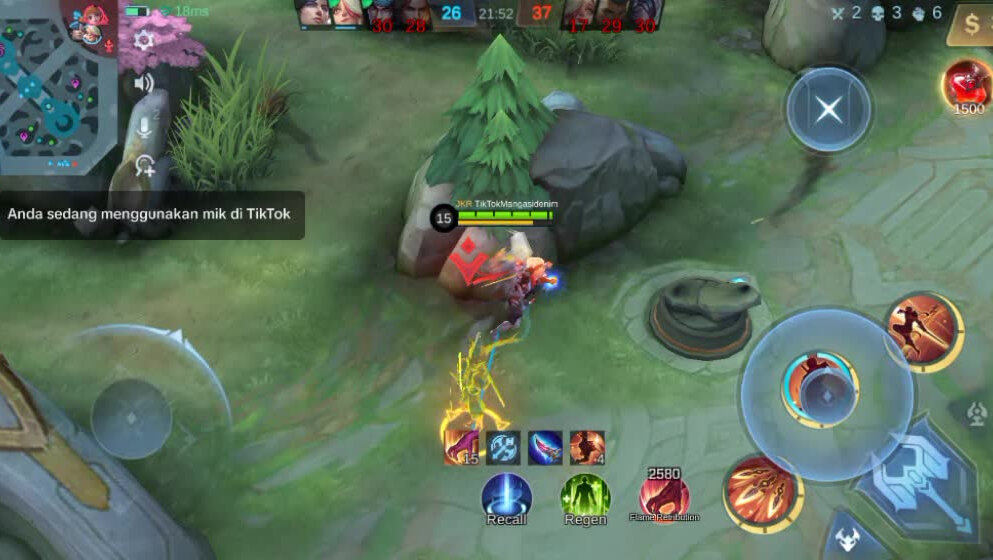Open the add-teammate voice icon
This screenshot has height=560, width=993.
tap(145, 166)
